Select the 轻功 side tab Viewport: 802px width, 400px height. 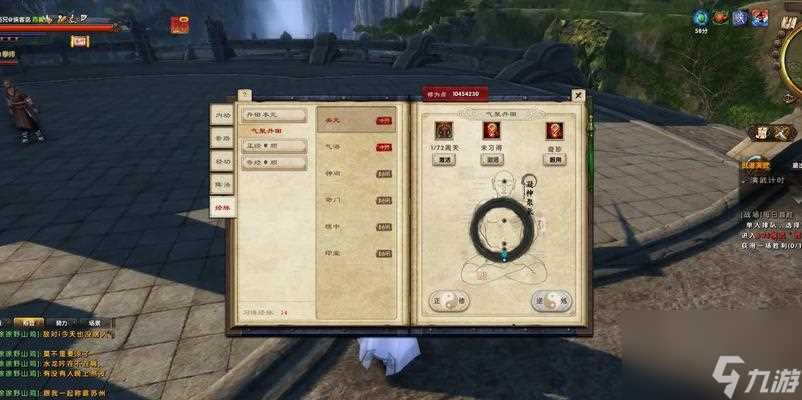coord(221,160)
